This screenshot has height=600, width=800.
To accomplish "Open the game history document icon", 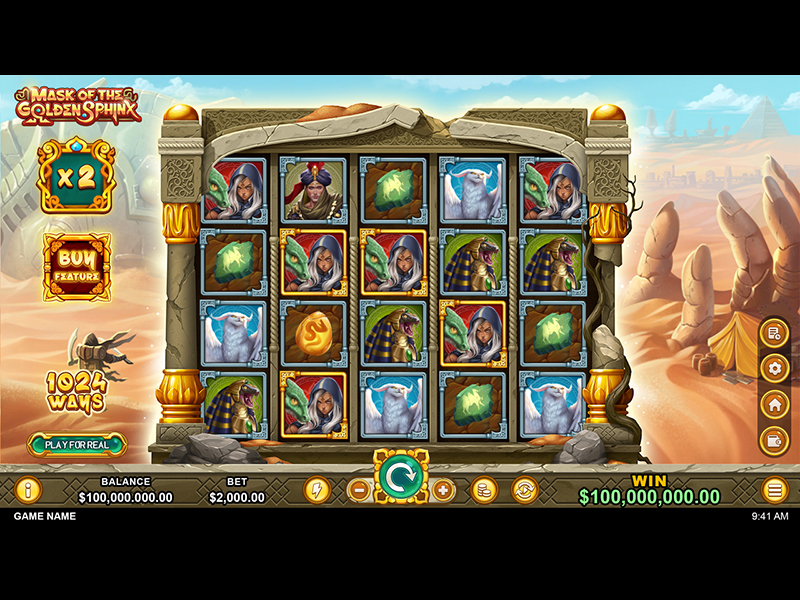I will pos(773,333).
